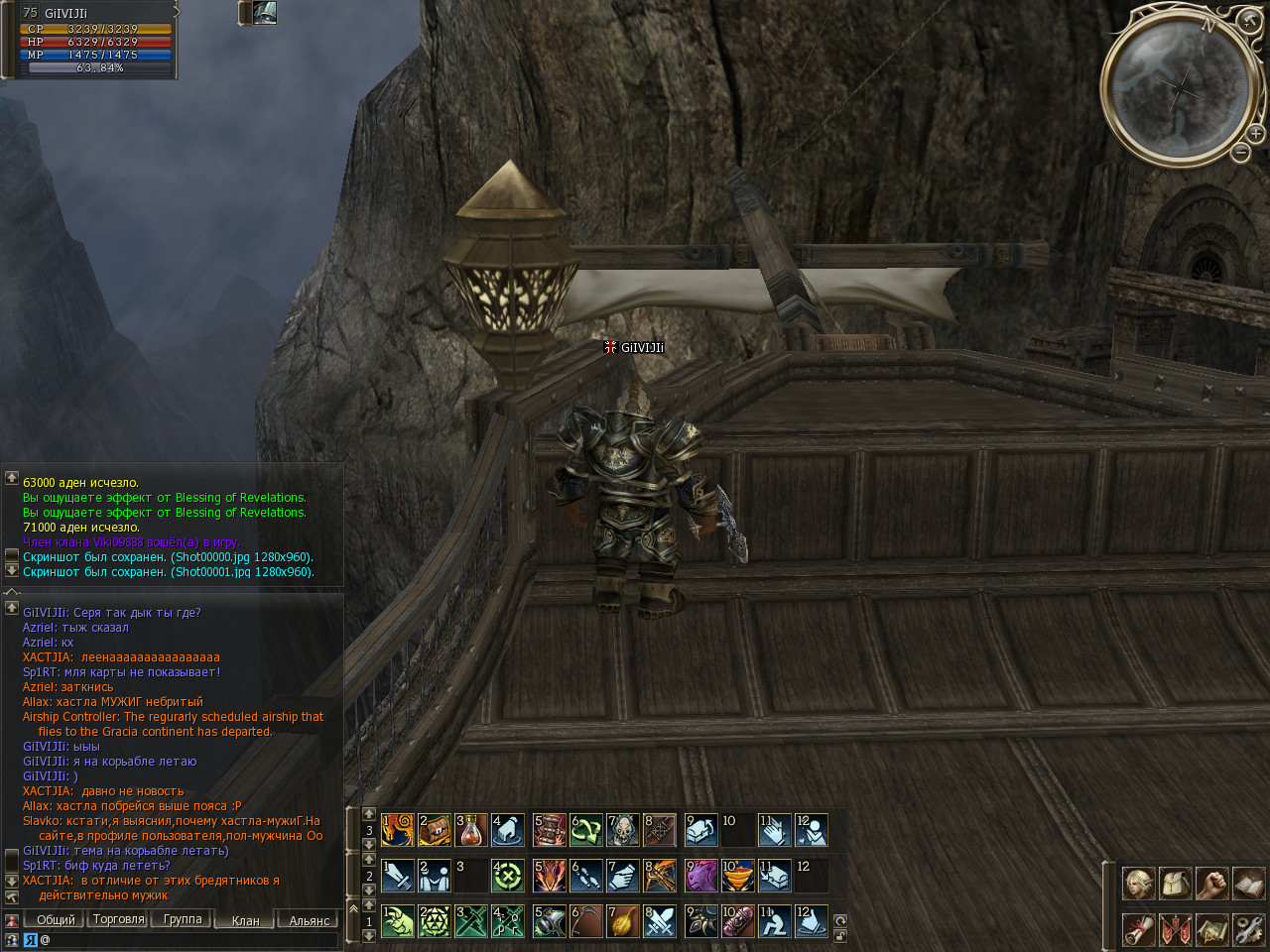The height and width of the screenshot is (952, 1270).
Task: Zoom in the radar with plus button
Action: tap(1255, 134)
